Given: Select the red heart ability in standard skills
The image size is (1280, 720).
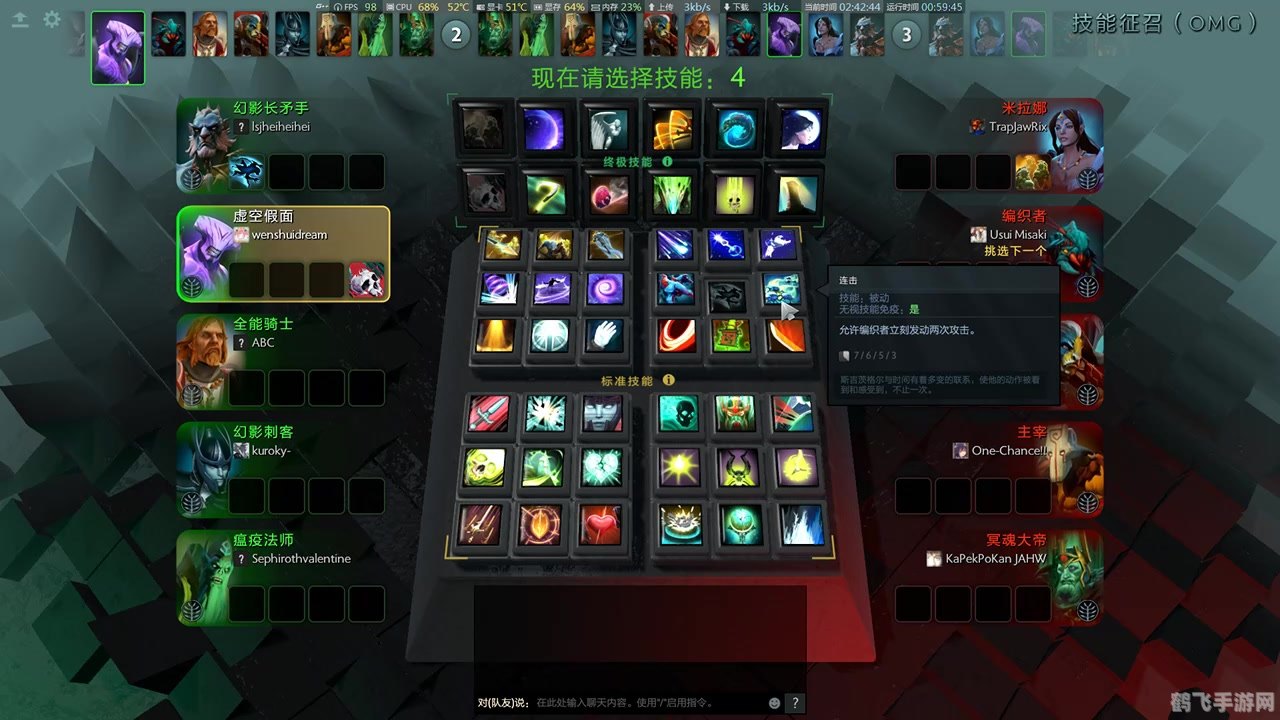Looking at the screenshot, I should (601, 524).
